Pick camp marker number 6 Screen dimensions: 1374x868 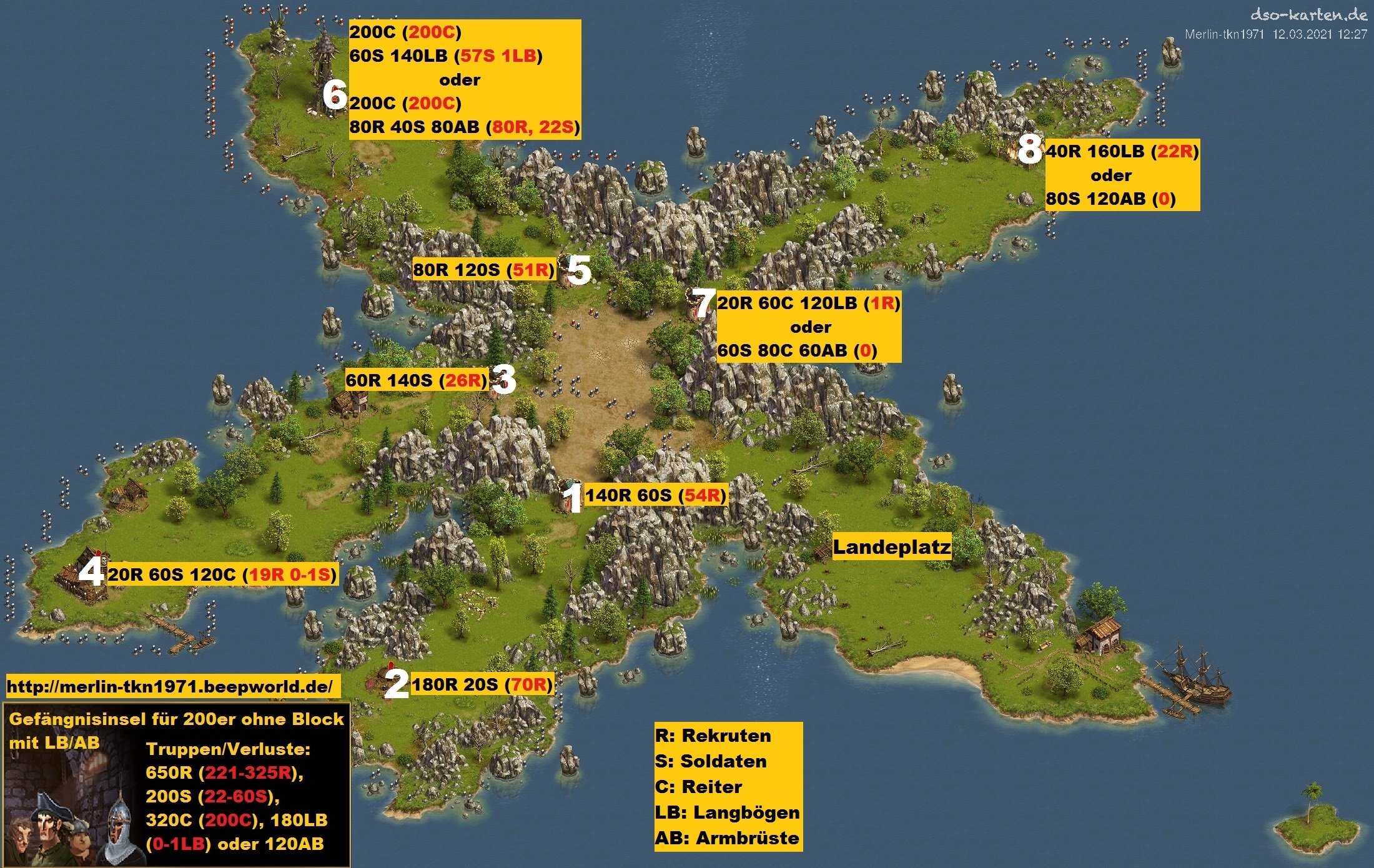click(x=335, y=96)
